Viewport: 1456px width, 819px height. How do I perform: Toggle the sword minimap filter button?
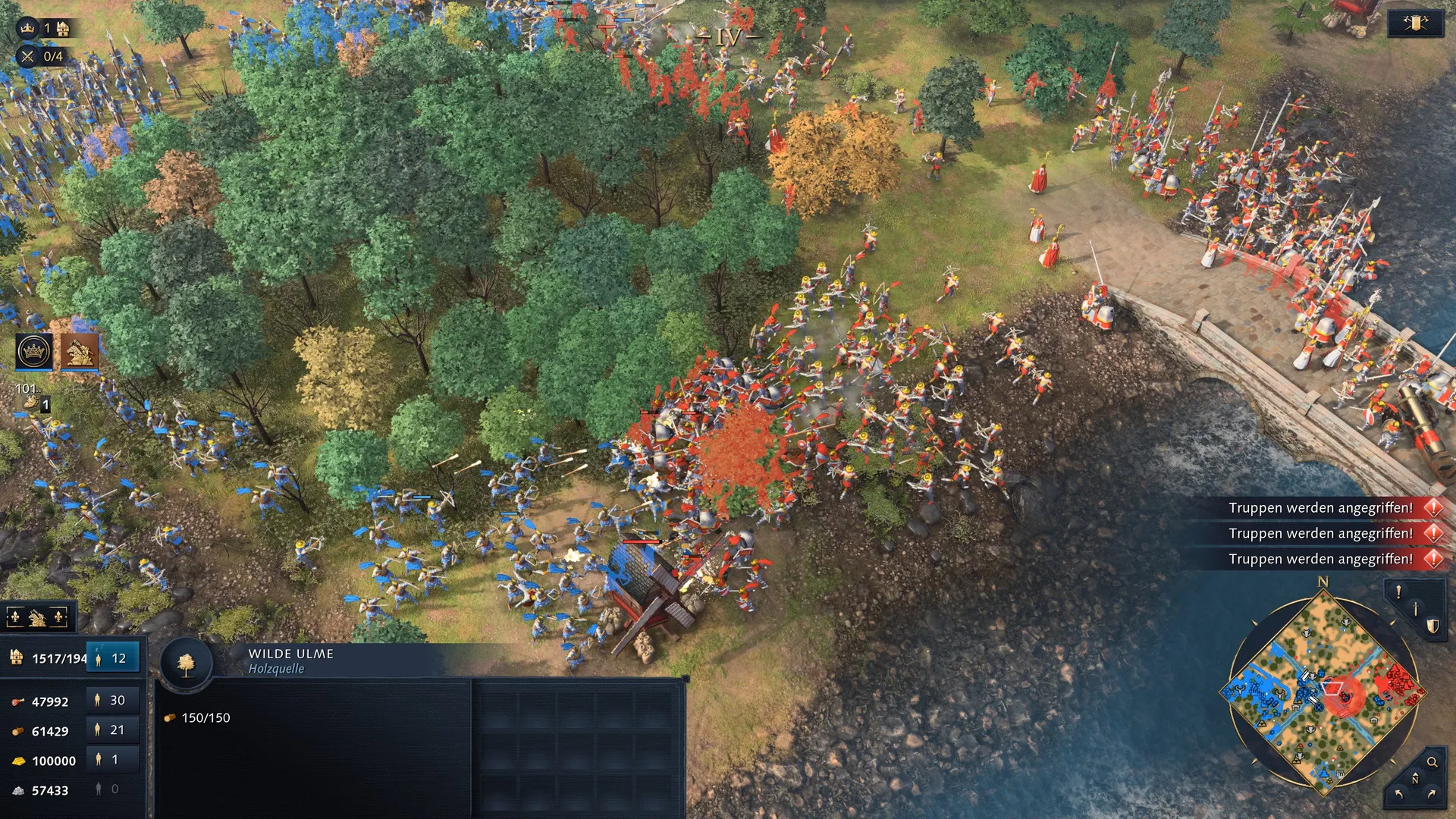coord(1415,609)
